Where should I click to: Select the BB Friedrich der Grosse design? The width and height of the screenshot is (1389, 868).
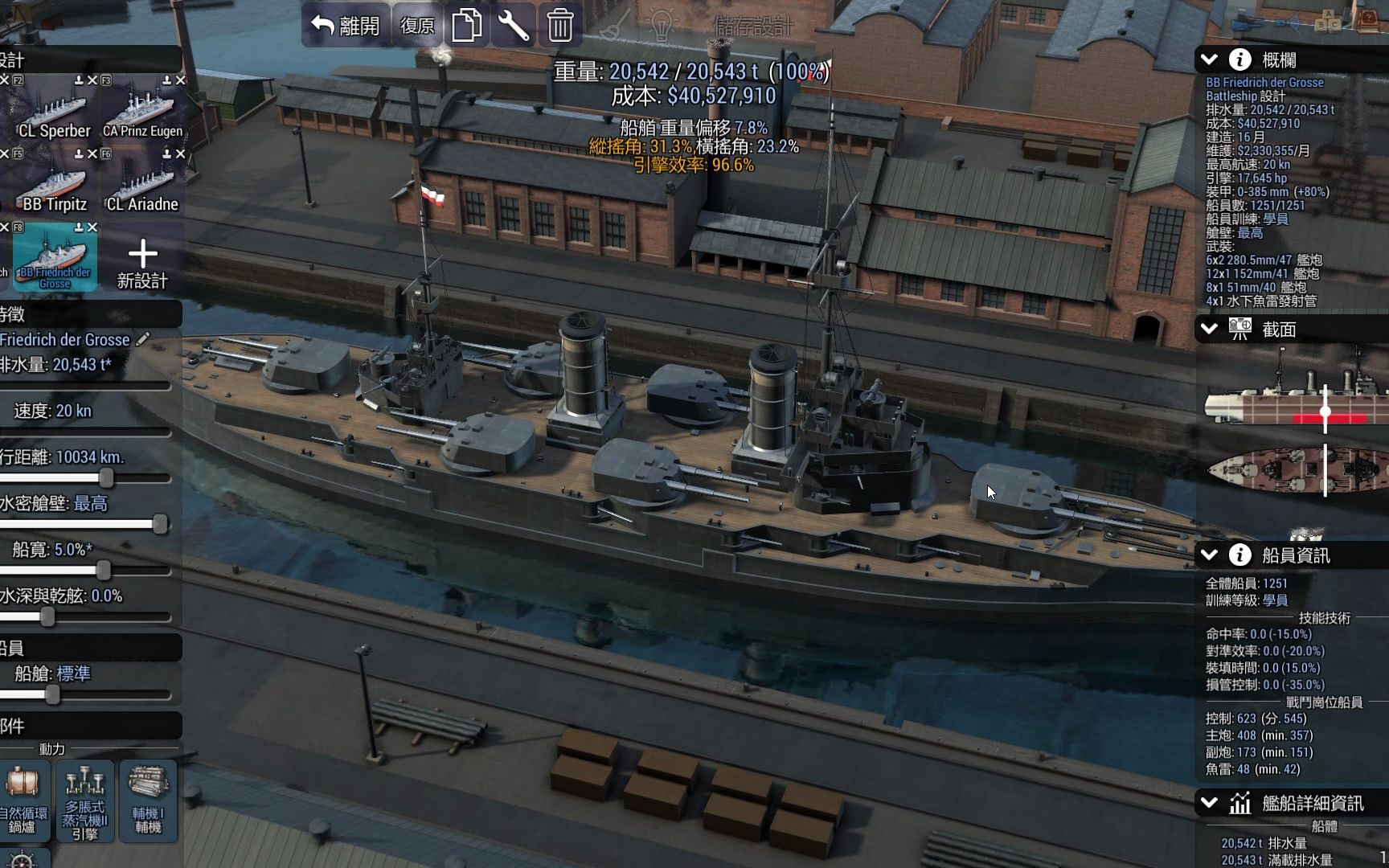55,257
